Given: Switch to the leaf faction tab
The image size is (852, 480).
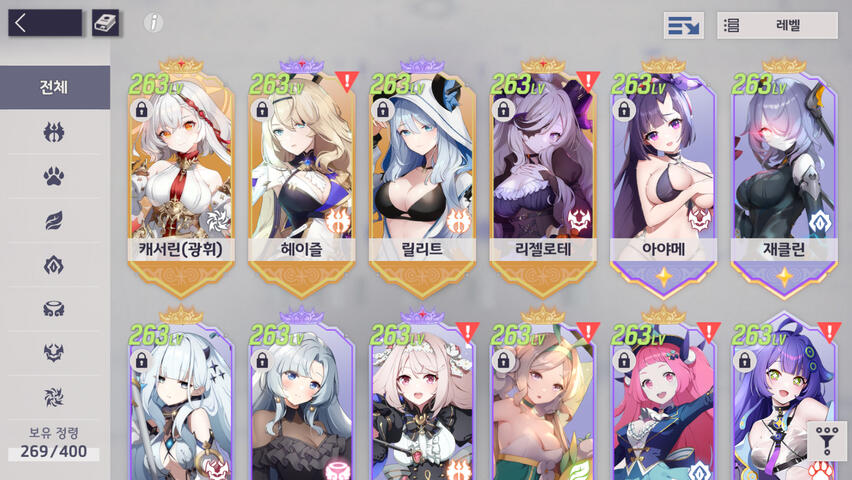Looking at the screenshot, I should tap(54, 221).
